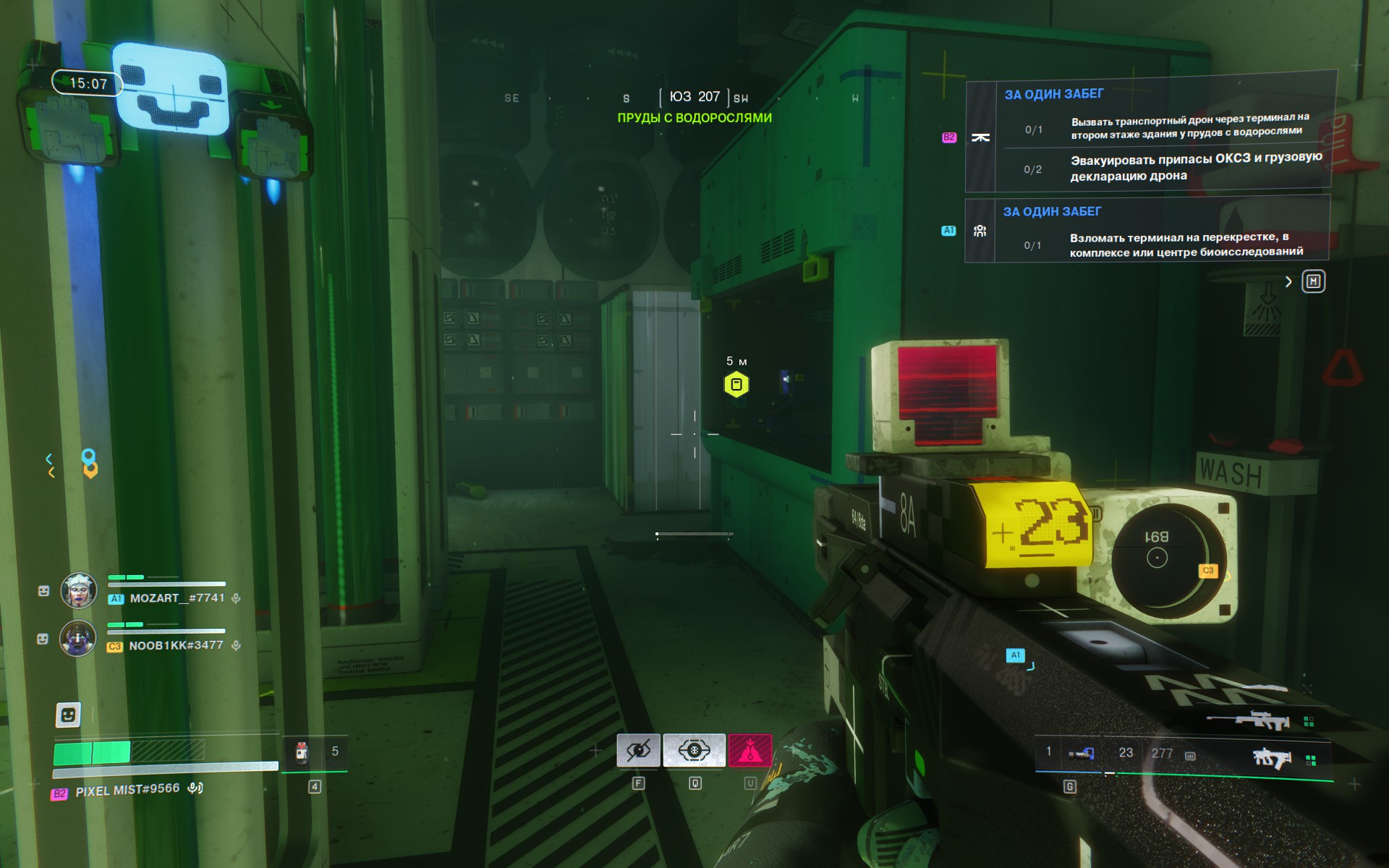Viewport: 1389px width, 868px height.
Task: Click the smiley face icon above health bar
Action: coord(68,715)
